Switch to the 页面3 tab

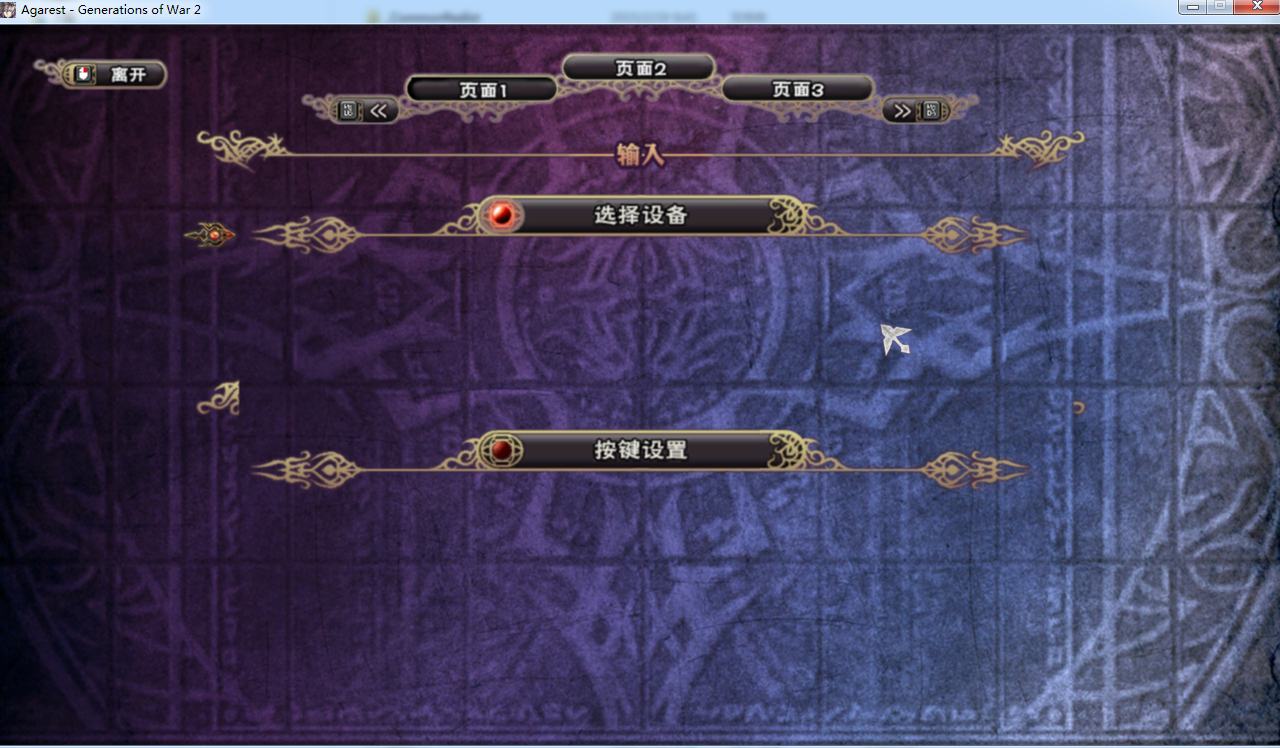[x=797, y=88]
